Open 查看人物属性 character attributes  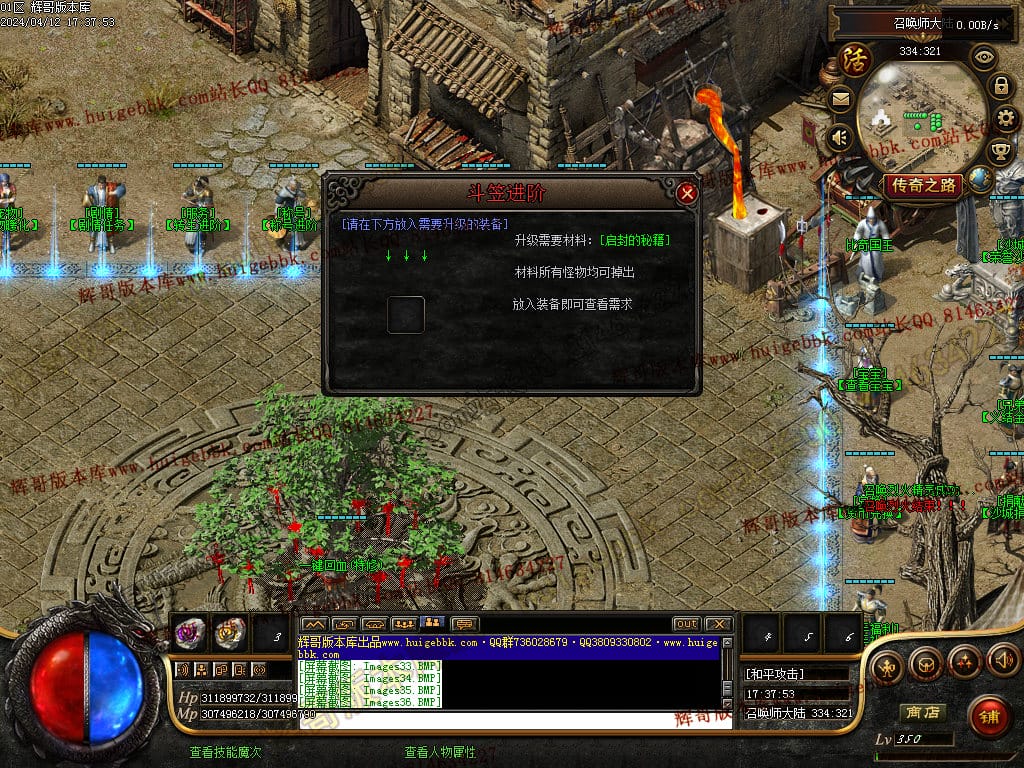coord(440,752)
